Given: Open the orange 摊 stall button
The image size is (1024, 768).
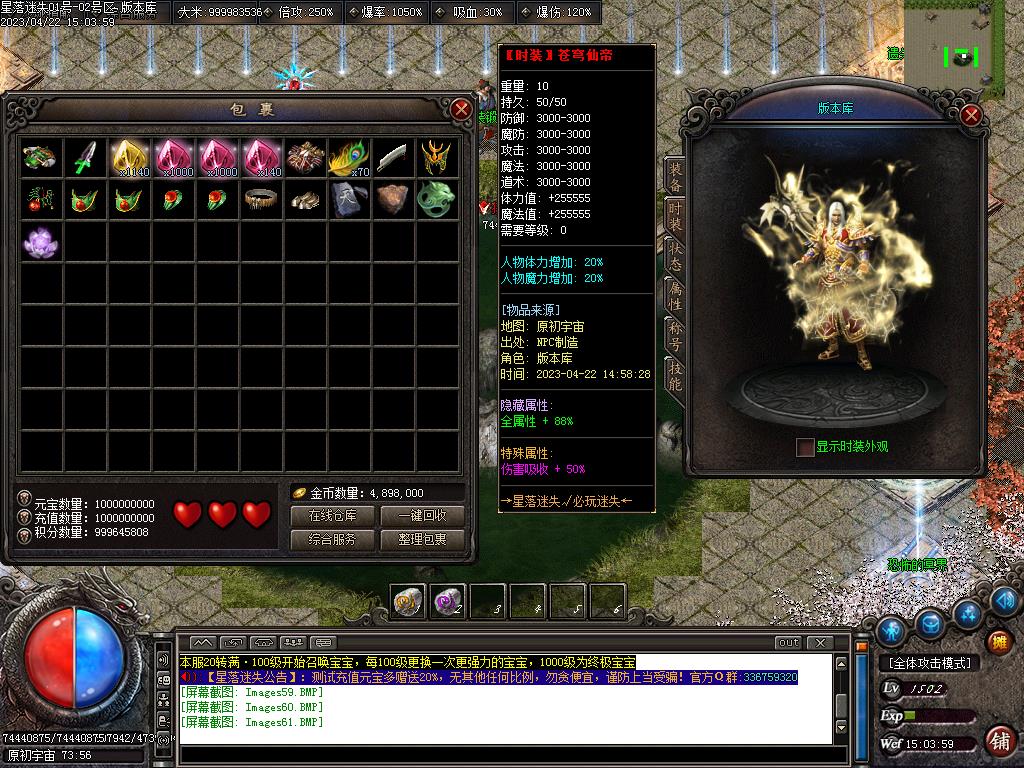Looking at the screenshot, I should (998, 641).
